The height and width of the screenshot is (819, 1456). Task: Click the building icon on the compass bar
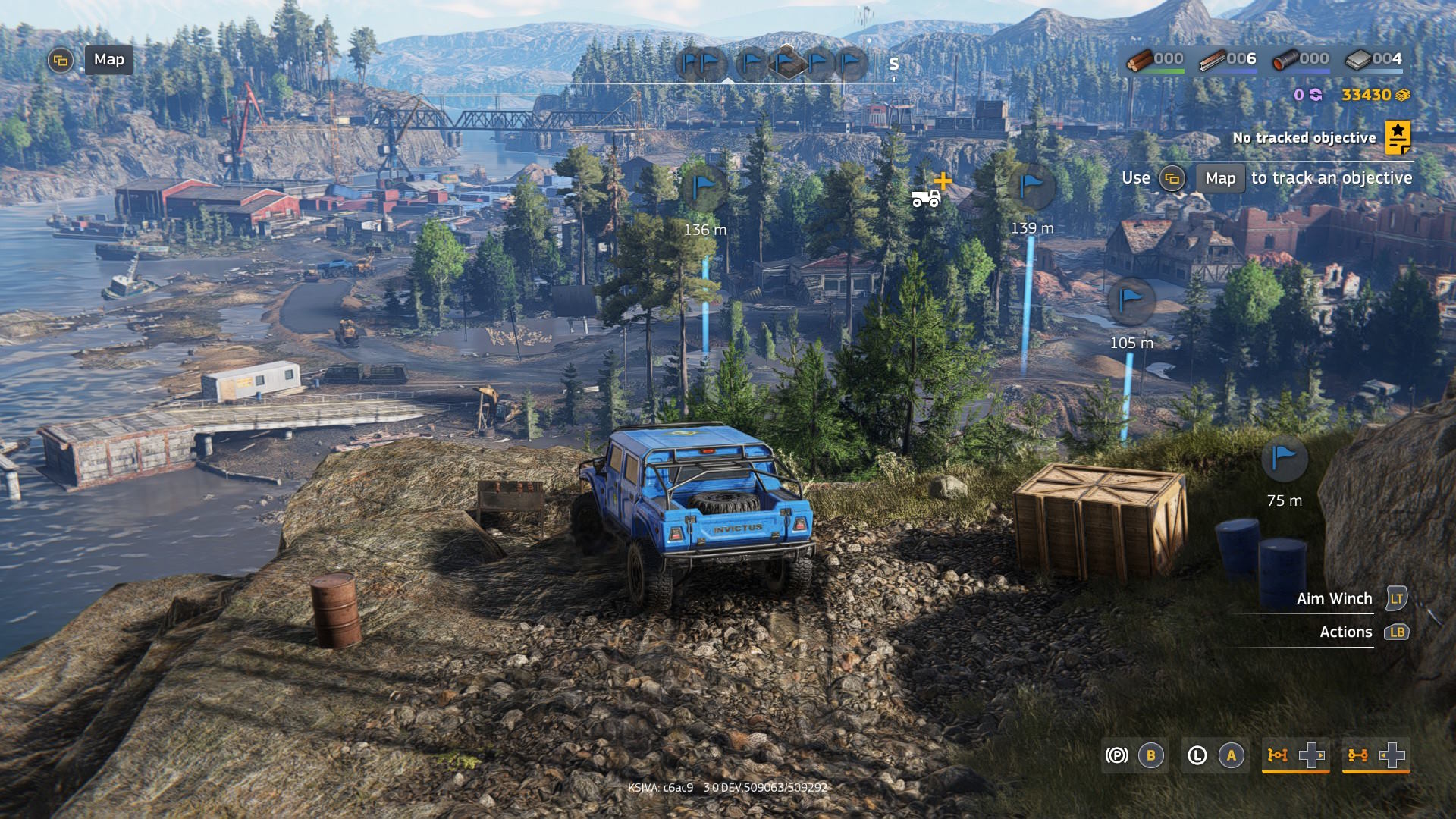pos(786,61)
